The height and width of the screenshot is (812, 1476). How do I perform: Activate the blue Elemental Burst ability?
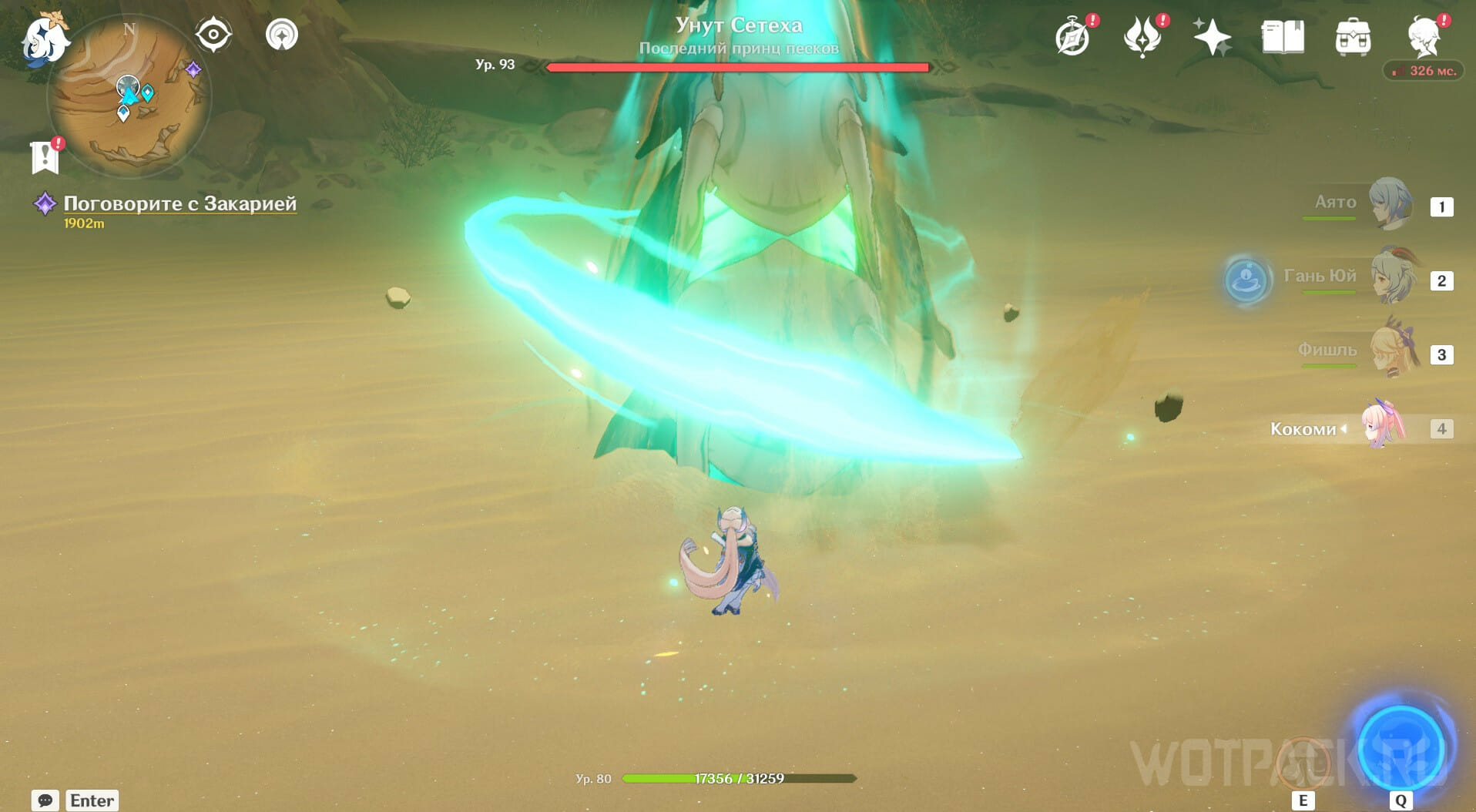point(1400,748)
